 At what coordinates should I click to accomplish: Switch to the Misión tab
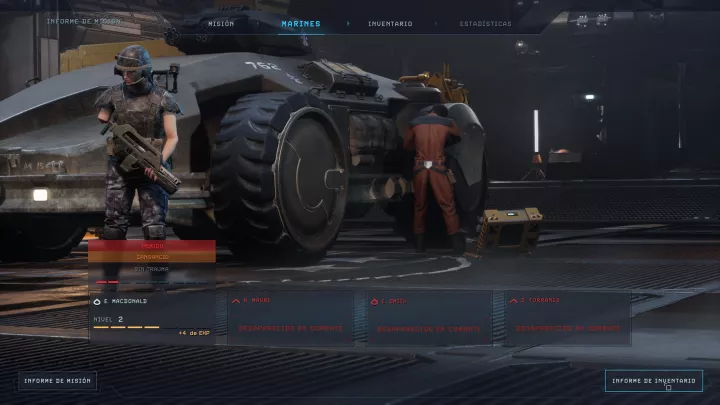point(221,23)
